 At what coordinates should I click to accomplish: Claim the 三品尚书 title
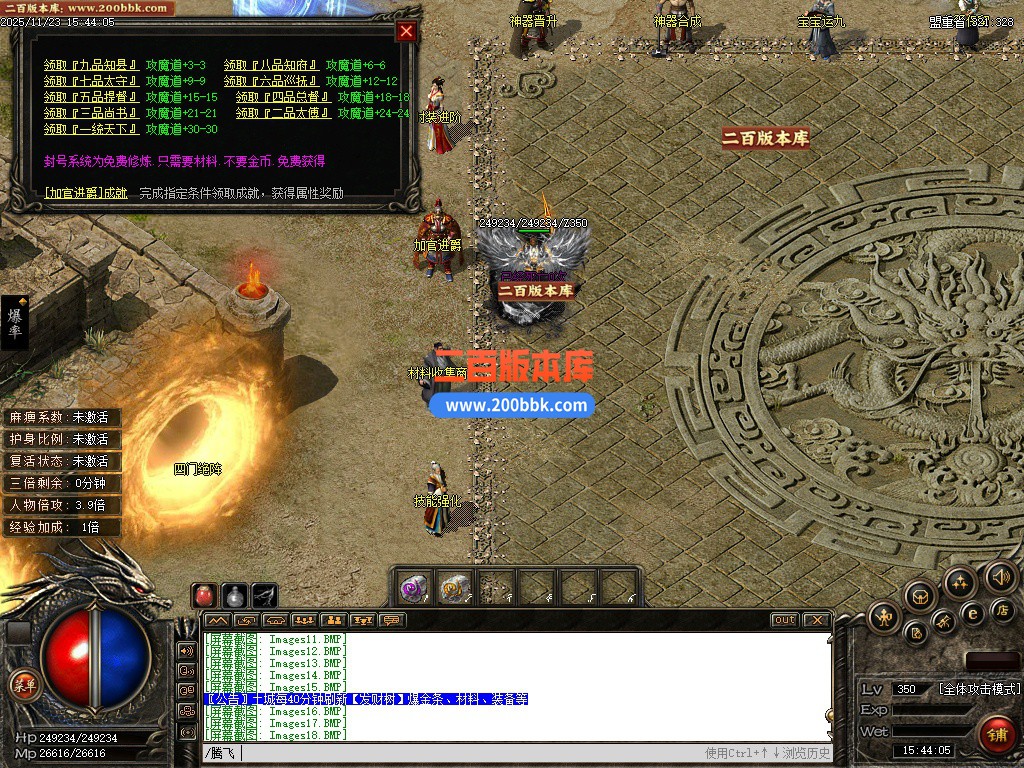pyautogui.click(x=91, y=113)
